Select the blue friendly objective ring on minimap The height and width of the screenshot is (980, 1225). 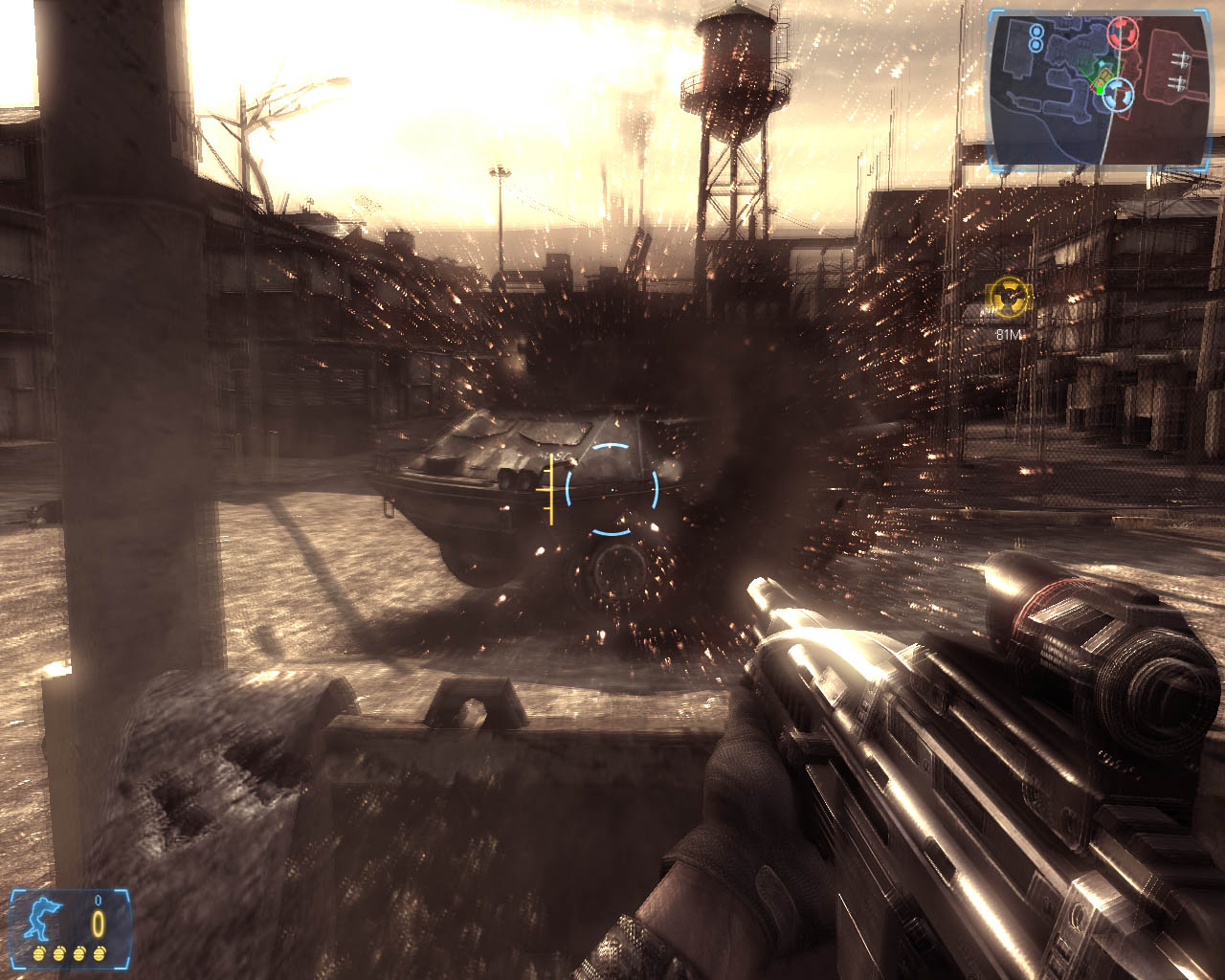pyautogui.click(x=1118, y=93)
